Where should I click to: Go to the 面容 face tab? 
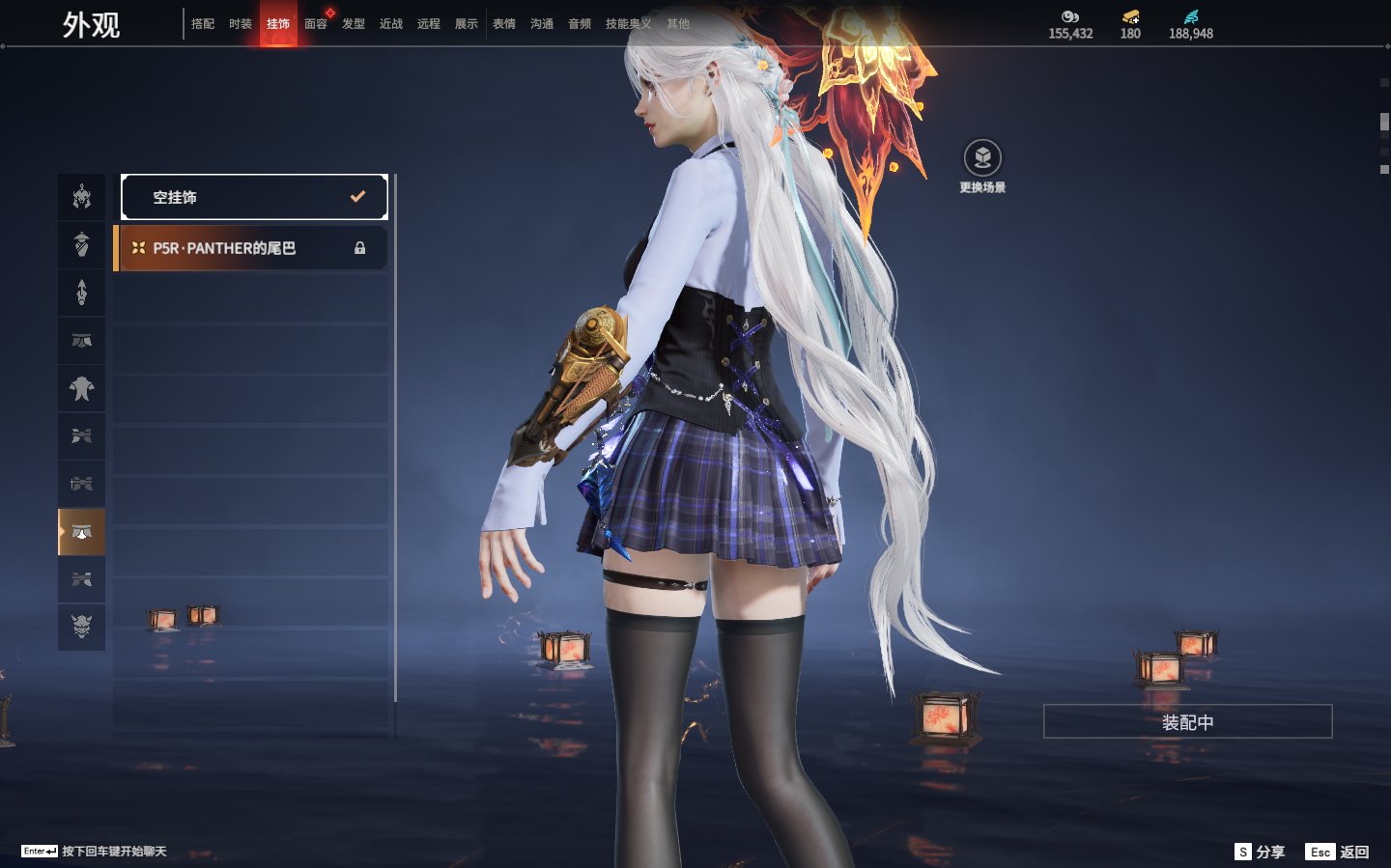316,24
